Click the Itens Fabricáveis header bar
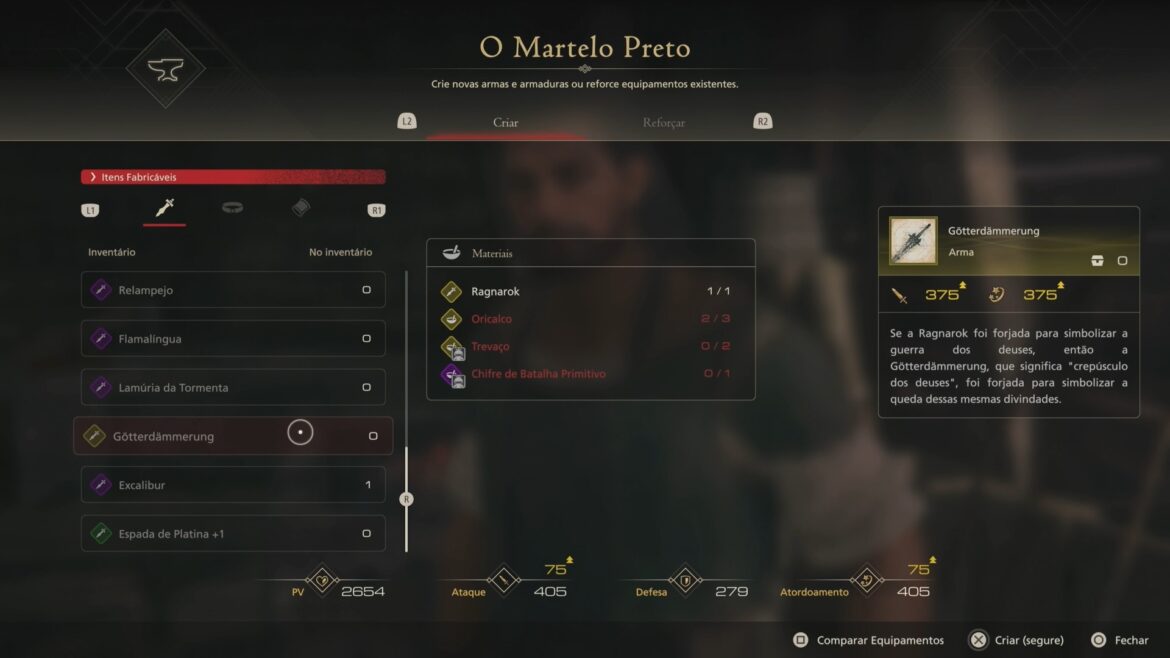This screenshot has width=1170, height=658. click(x=232, y=177)
